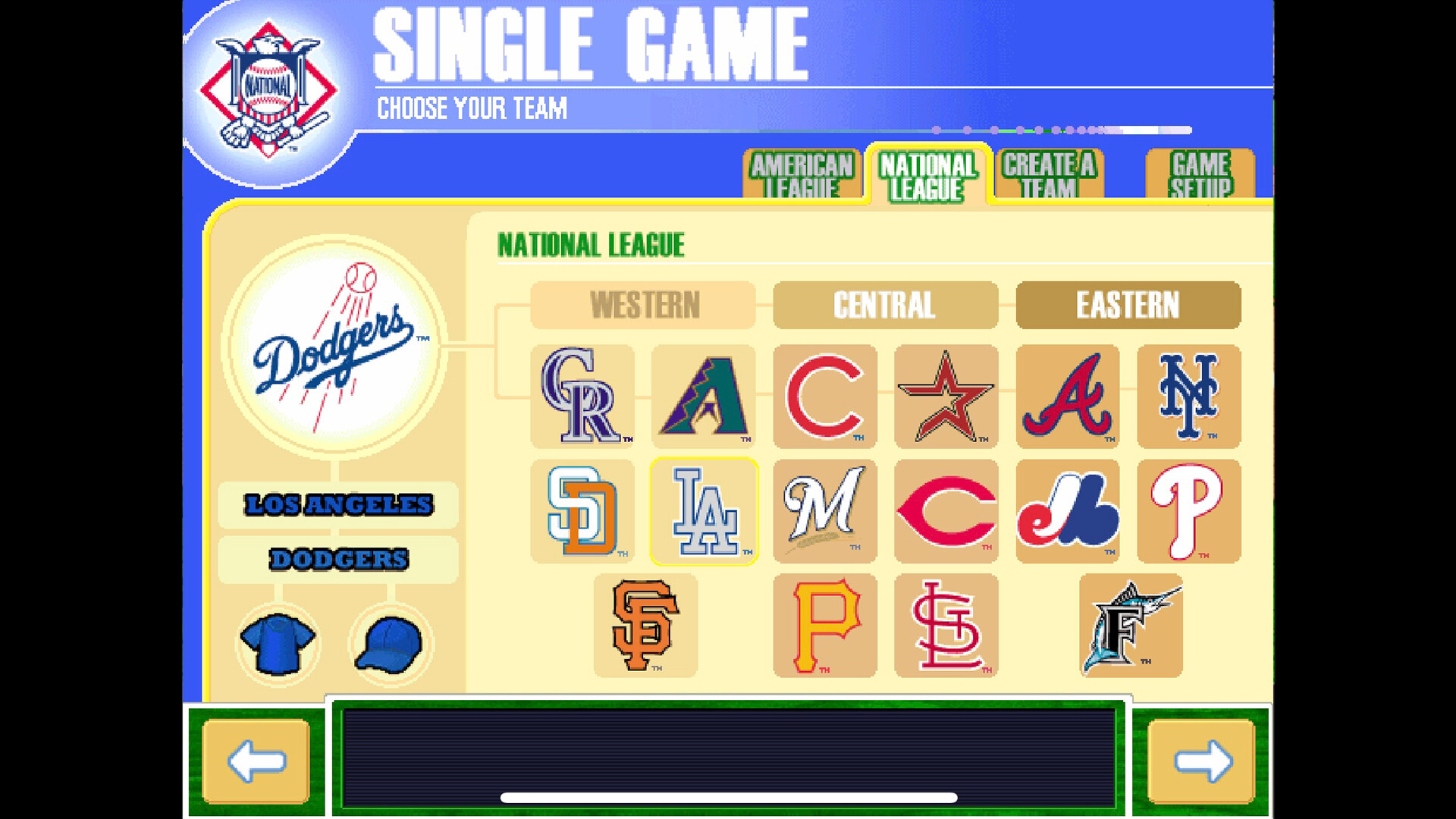Image resolution: width=1456 pixels, height=819 pixels.
Task: Expand the Eastern division column
Action: [x=1128, y=304]
